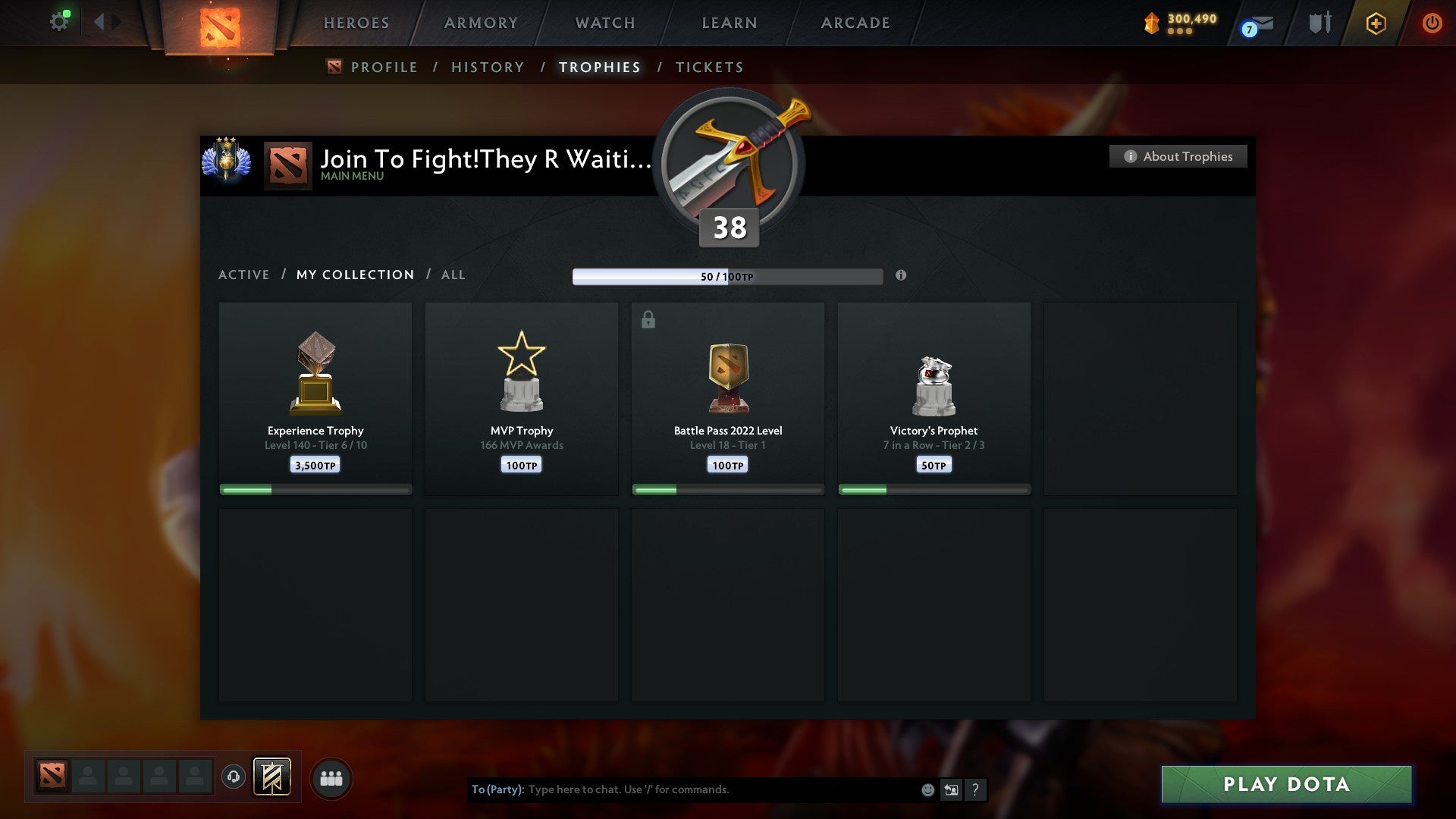Click the gold Dota Plus hexagon icon
The height and width of the screenshot is (819, 1456).
(x=1376, y=23)
